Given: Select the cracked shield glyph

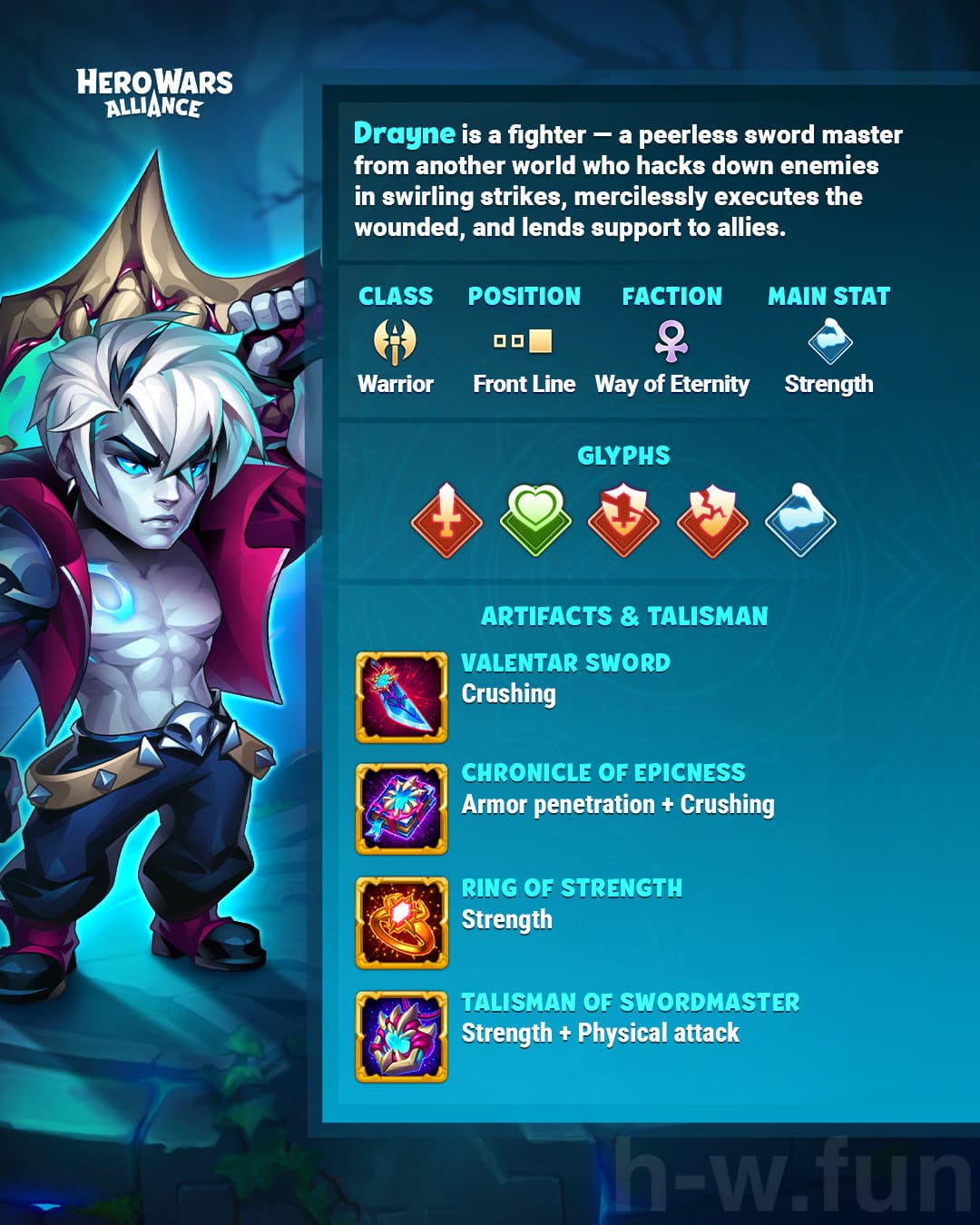Looking at the screenshot, I should pyautogui.click(x=712, y=520).
